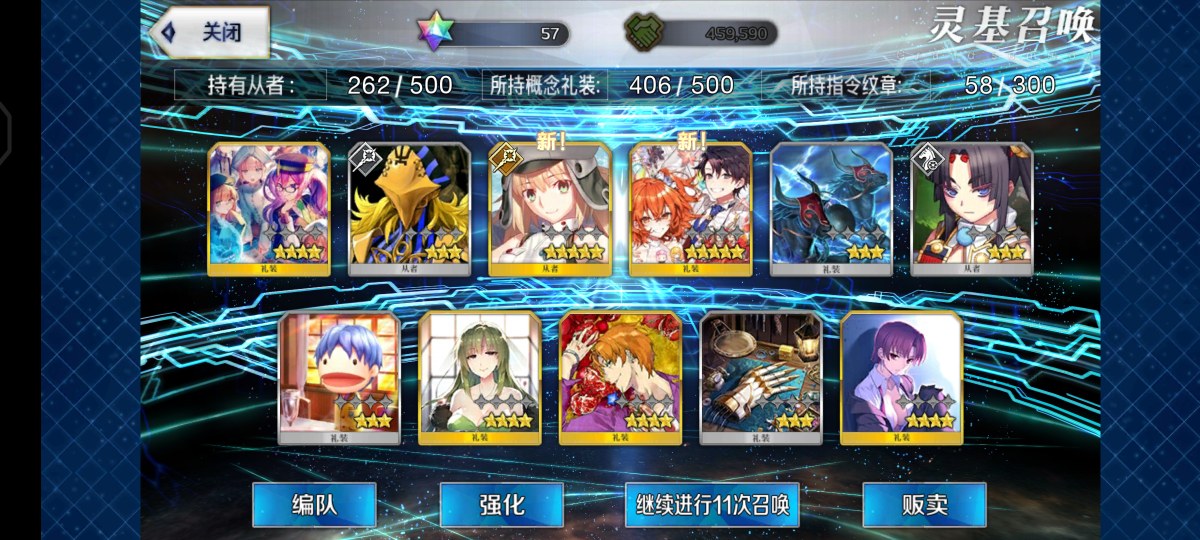The image size is (1200, 540).
Task: View the new blonde servant in hooded hat
Action: 550,208
